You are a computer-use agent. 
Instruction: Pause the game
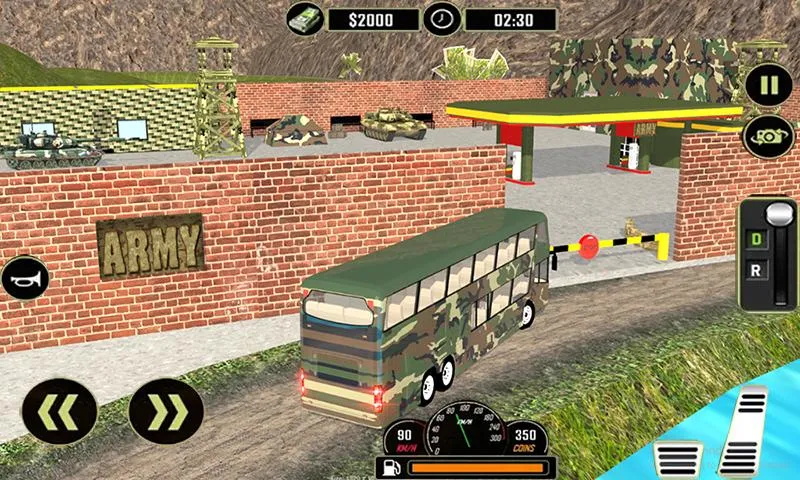tap(768, 84)
